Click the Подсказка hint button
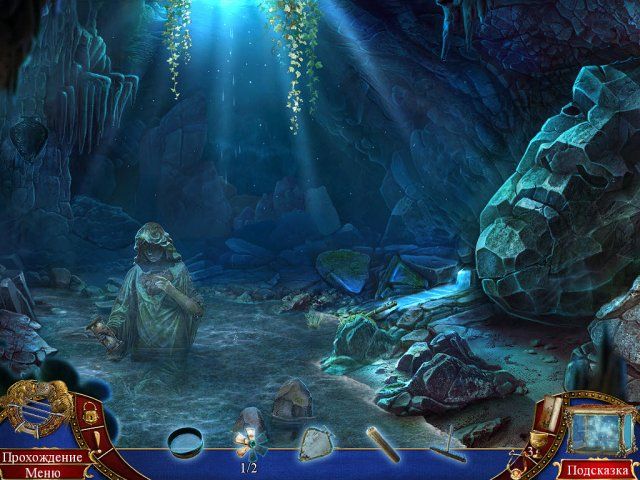The image size is (640, 480). pos(596,469)
